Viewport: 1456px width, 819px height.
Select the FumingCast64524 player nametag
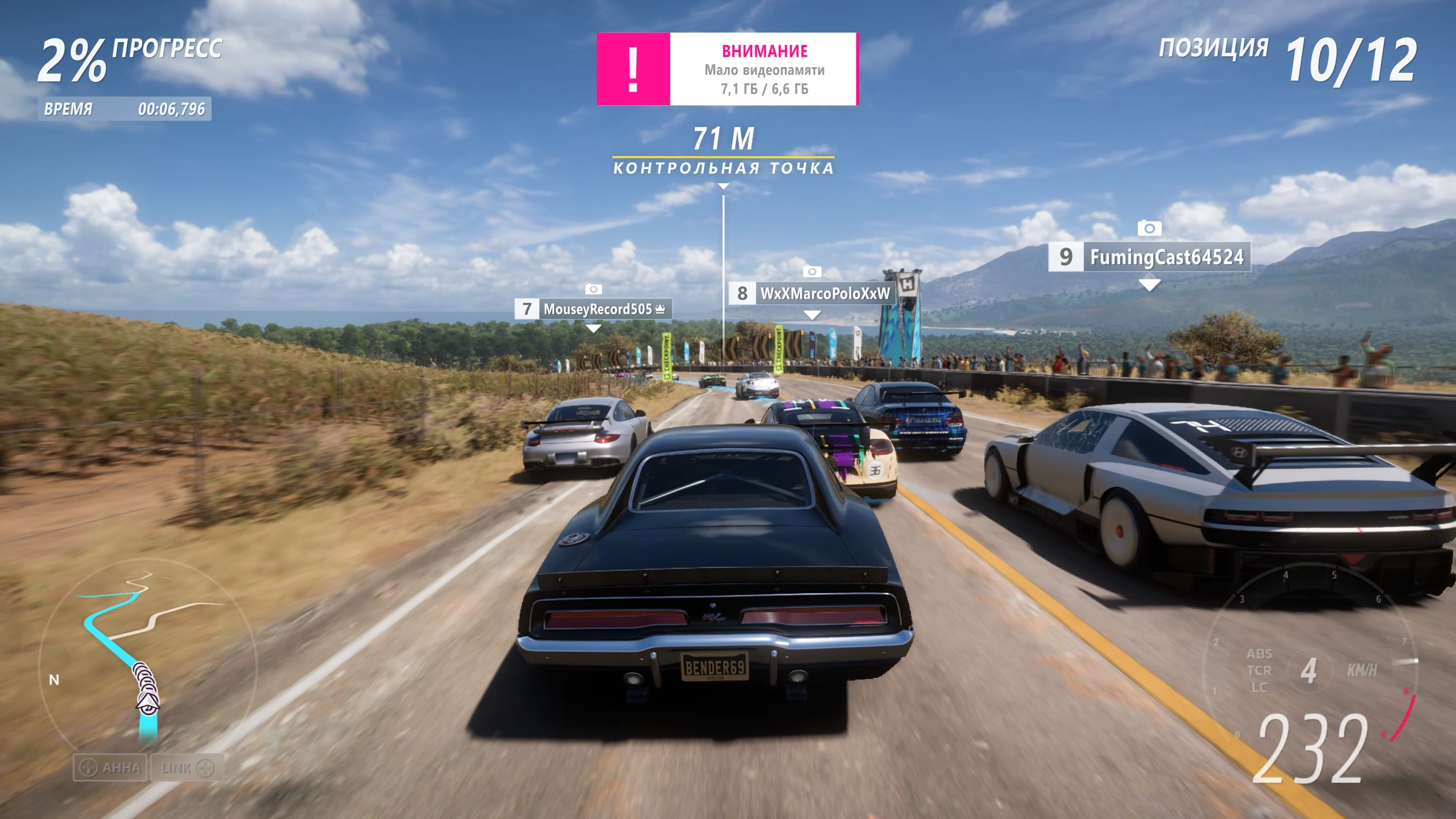(x=1150, y=257)
